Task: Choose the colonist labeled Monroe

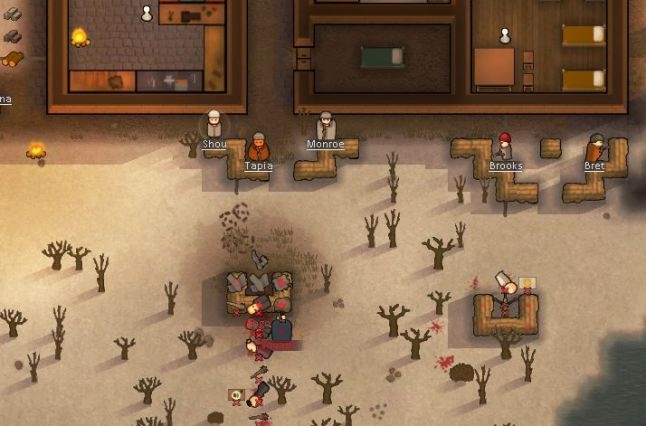Action: [325, 127]
